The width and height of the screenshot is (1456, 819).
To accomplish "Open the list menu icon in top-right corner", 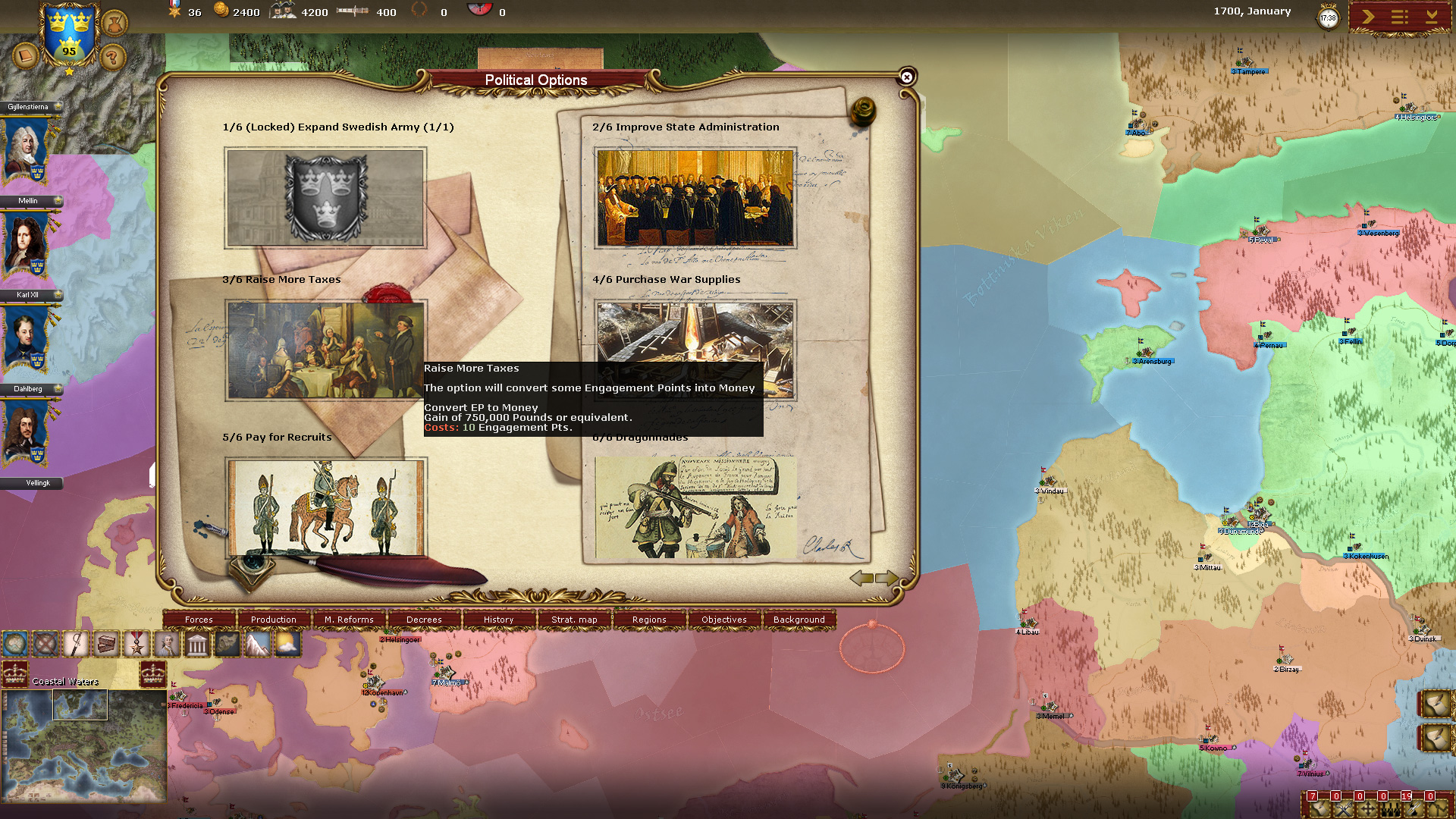I will (x=1399, y=17).
